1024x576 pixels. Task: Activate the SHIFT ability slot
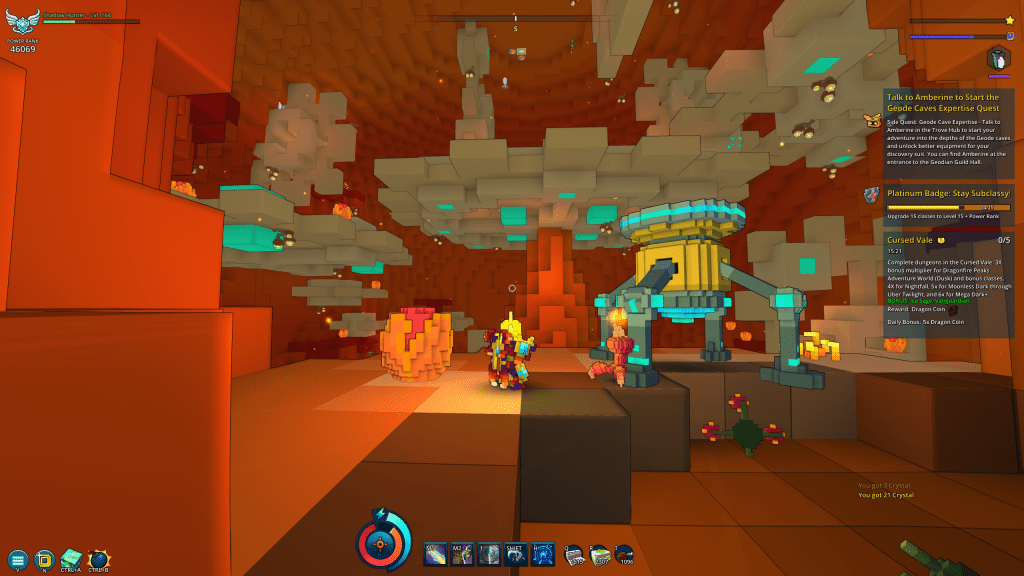click(516, 555)
